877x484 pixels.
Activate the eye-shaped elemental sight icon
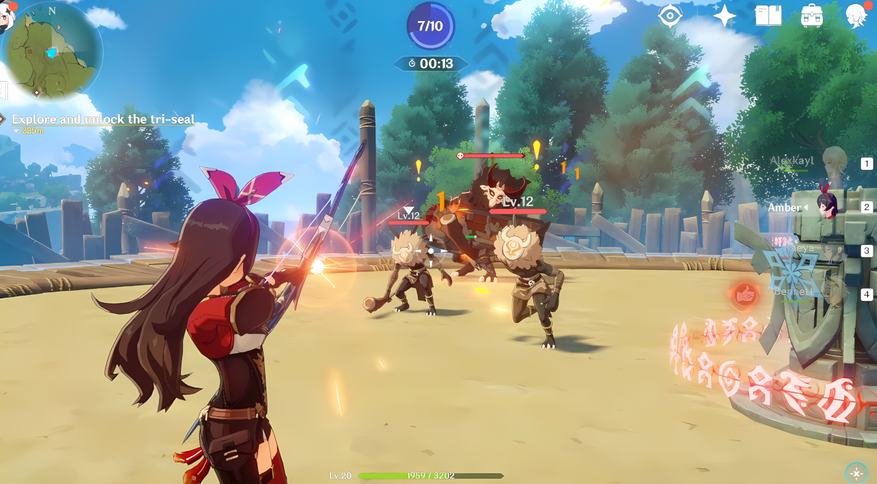click(x=670, y=16)
